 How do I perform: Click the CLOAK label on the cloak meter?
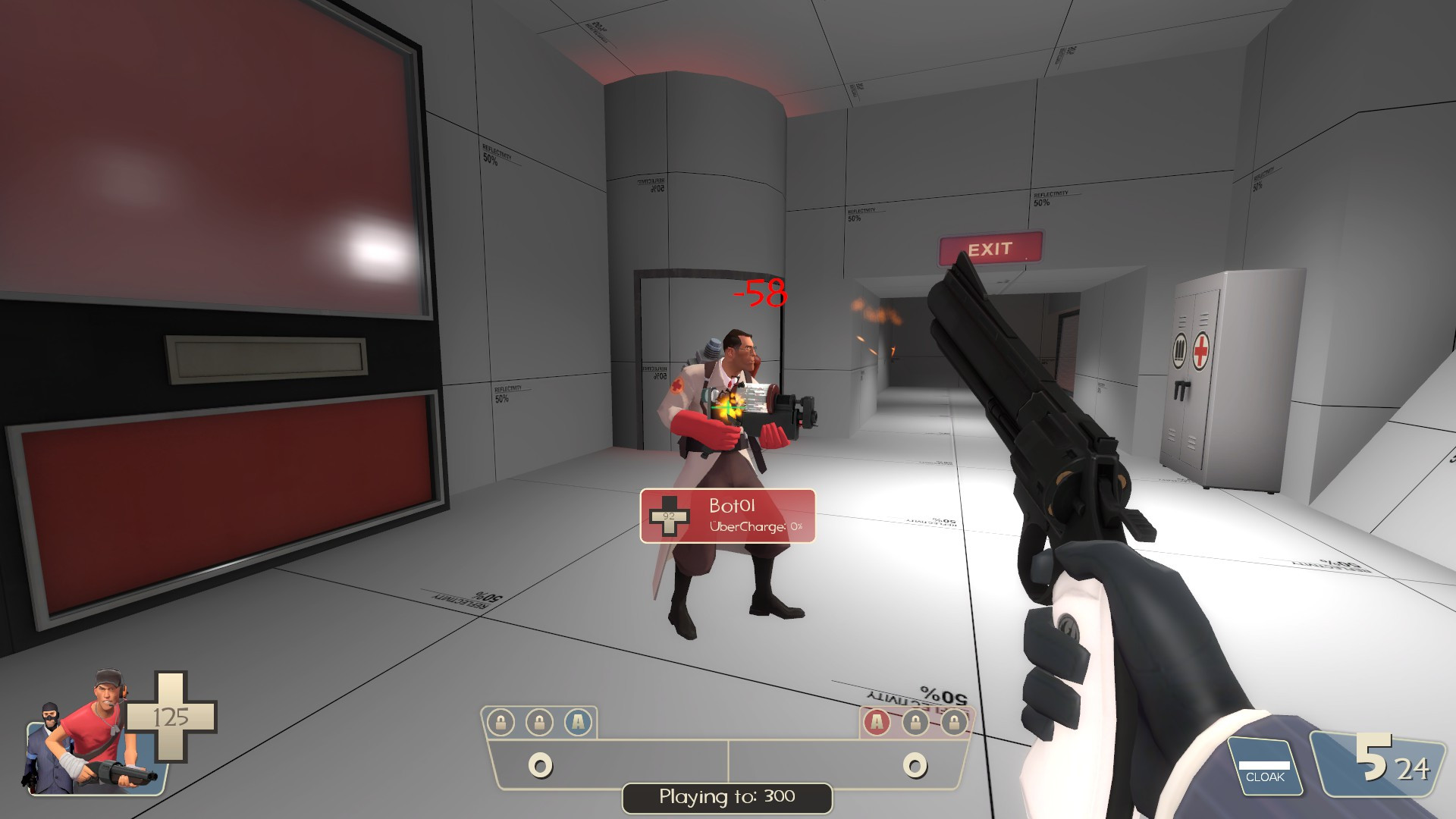click(x=1265, y=776)
